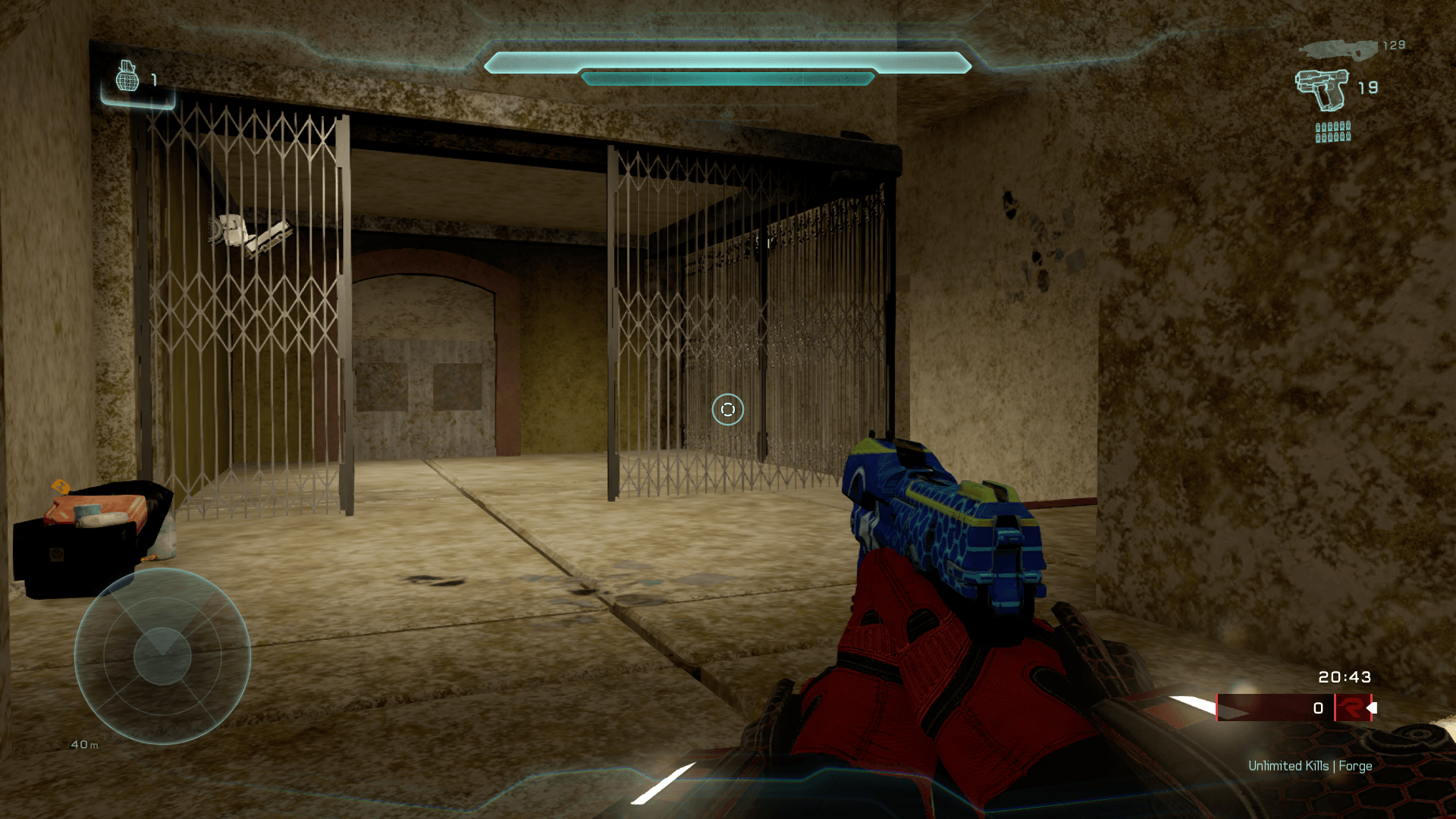
Task: Click the red team emblem
Action: tap(1351, 708)
